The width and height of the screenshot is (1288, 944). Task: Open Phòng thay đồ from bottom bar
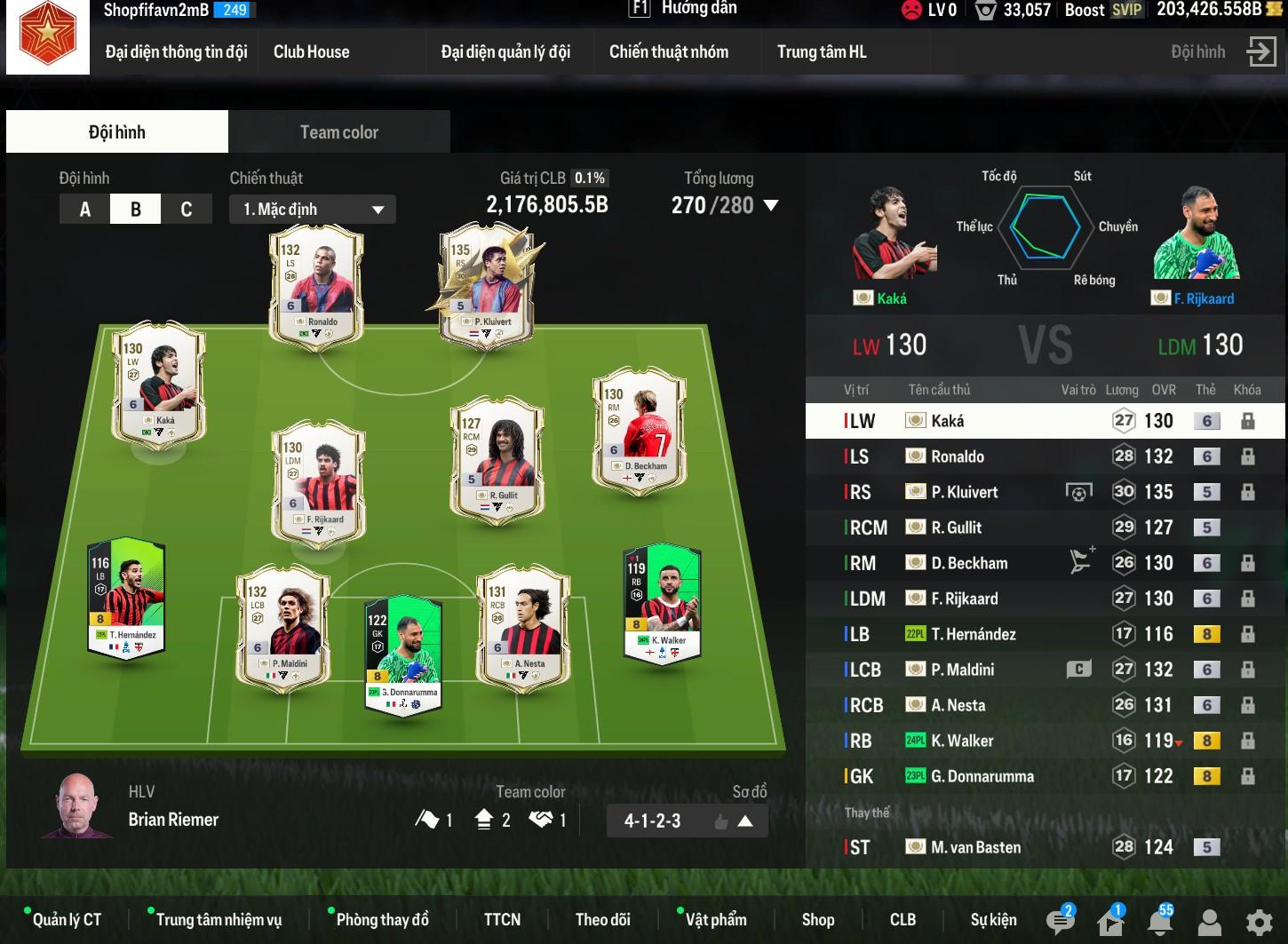tap(382, 920)
